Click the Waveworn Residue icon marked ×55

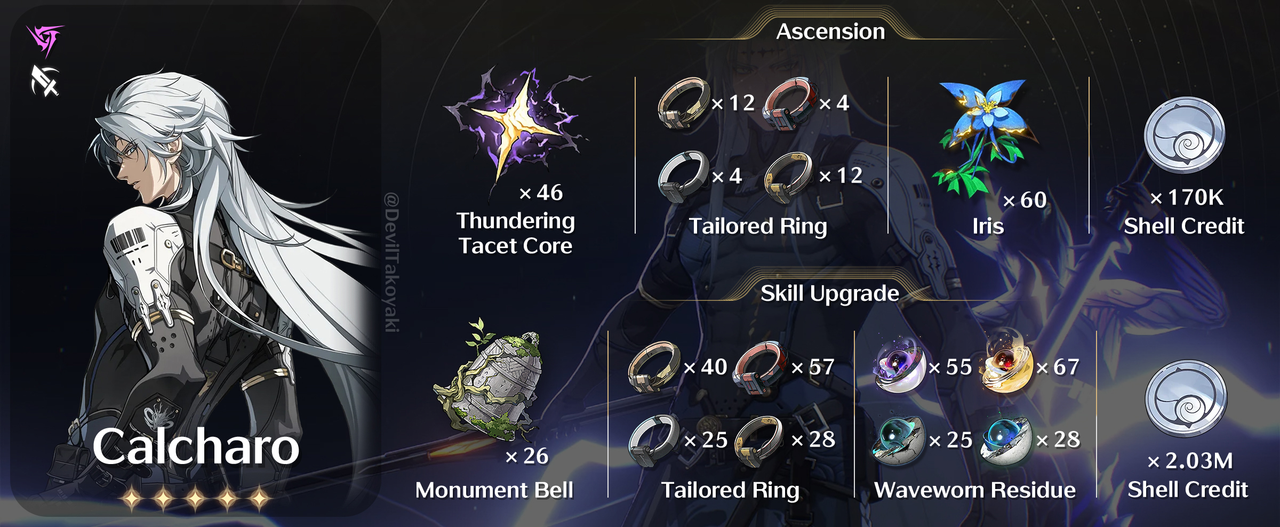pos(900,367)
